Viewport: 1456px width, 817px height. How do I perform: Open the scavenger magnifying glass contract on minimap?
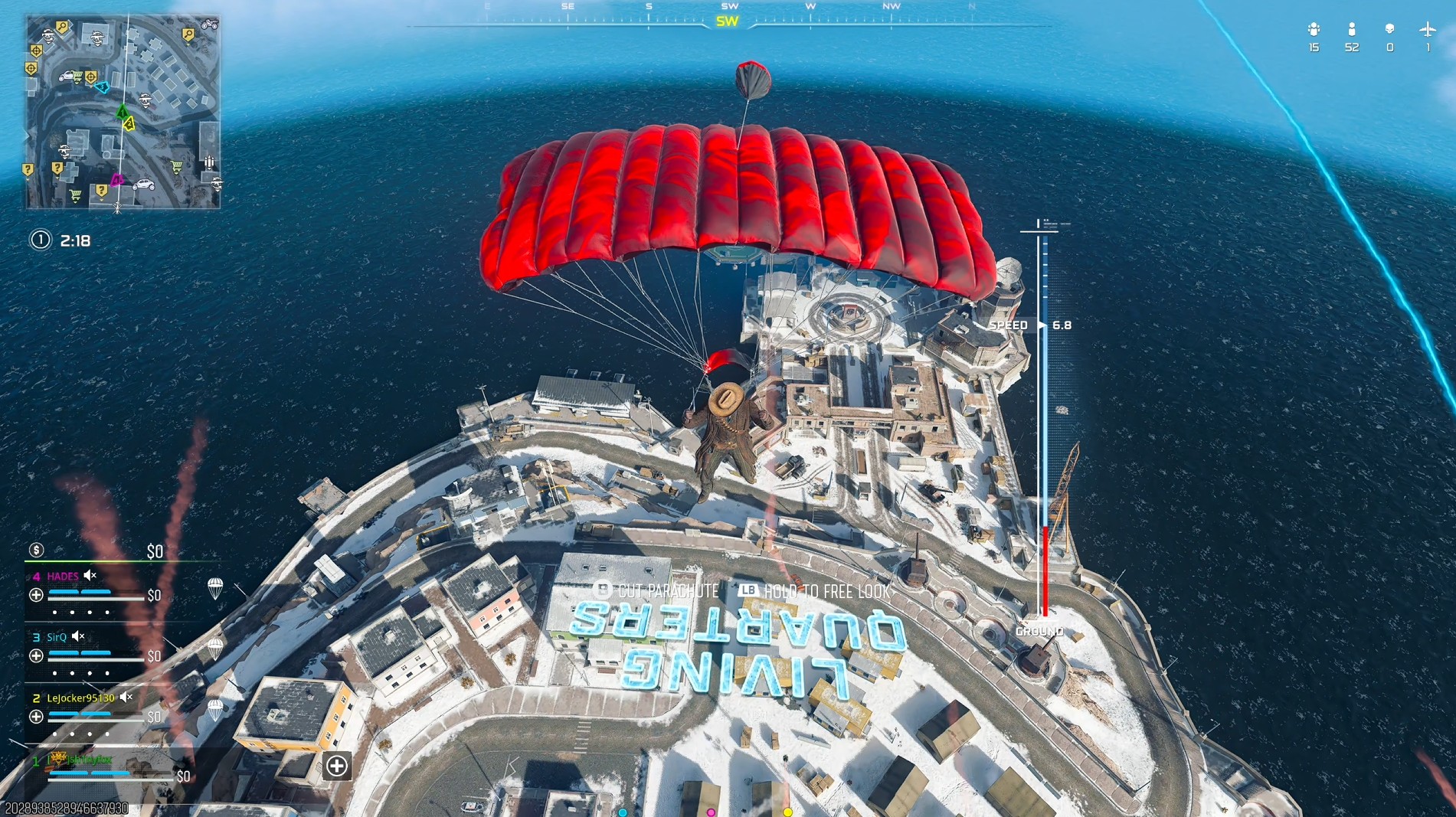(x=62, y=27)
